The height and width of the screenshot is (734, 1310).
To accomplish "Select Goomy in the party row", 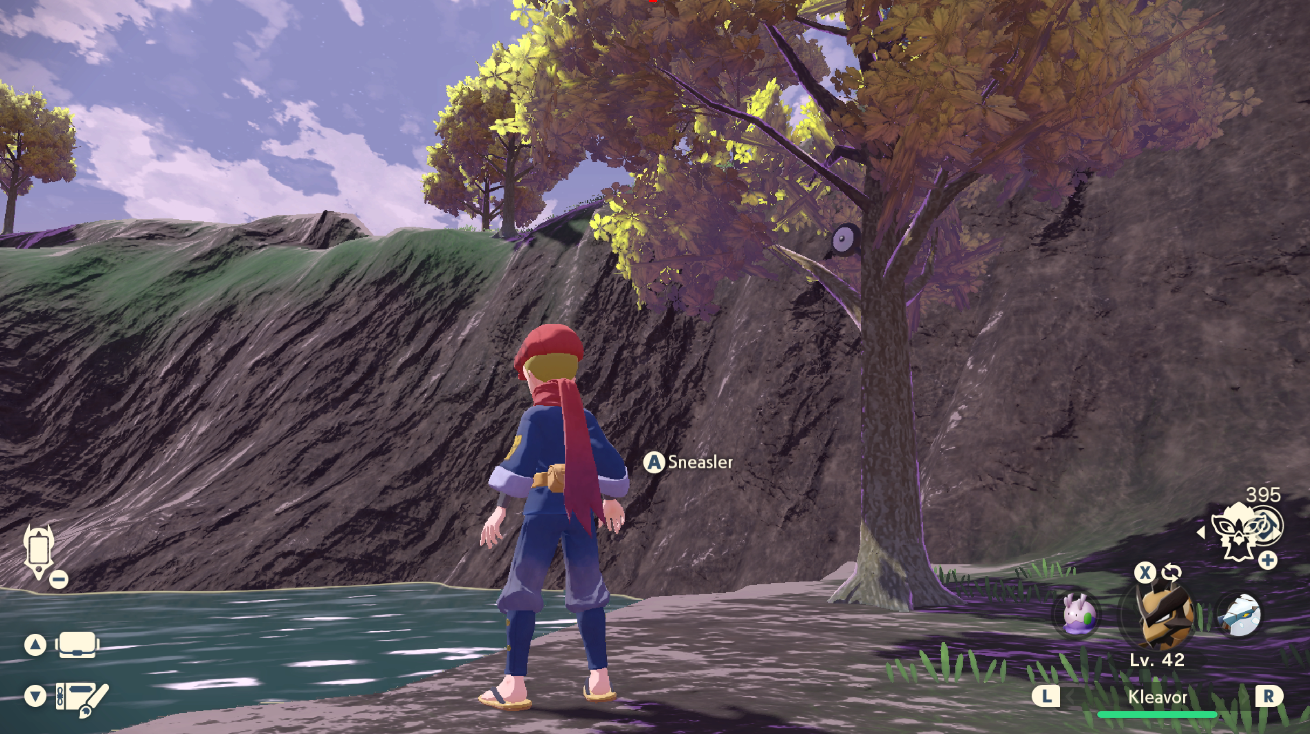I will click(x=1076, y=613).
